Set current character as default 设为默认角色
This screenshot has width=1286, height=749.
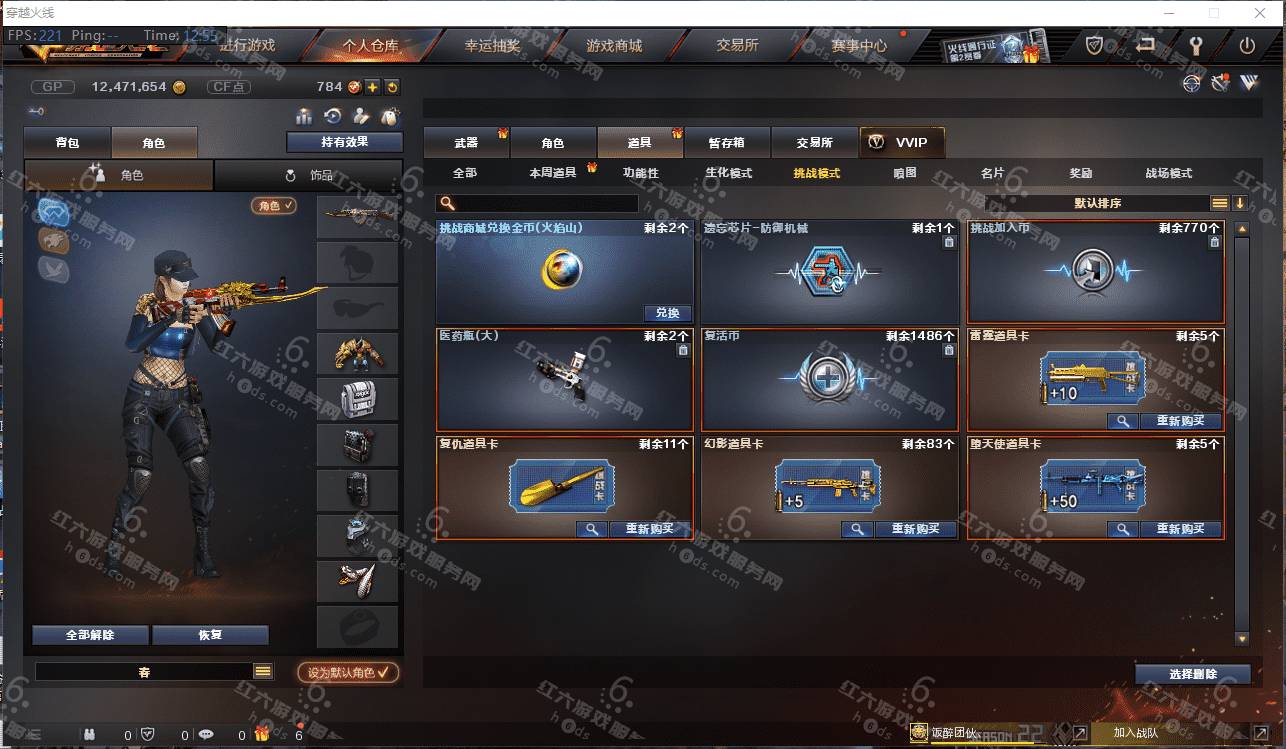click(348, 673)
